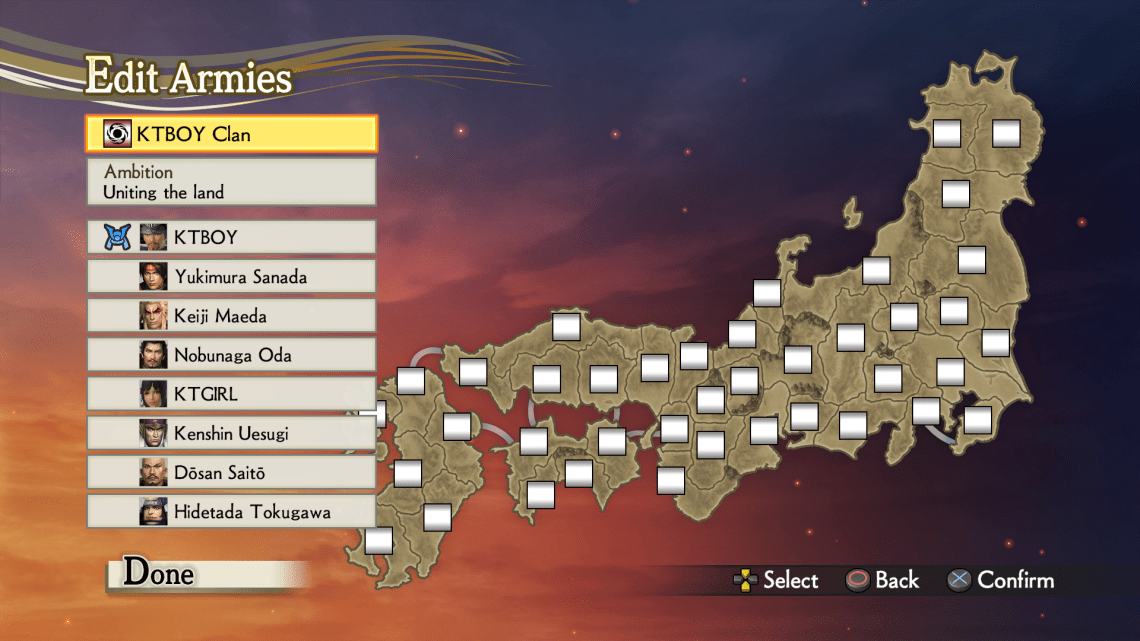Choose the KTBOY leader officer row
The width and height of the screenshot is (1140, 641).
click(231, 237)
